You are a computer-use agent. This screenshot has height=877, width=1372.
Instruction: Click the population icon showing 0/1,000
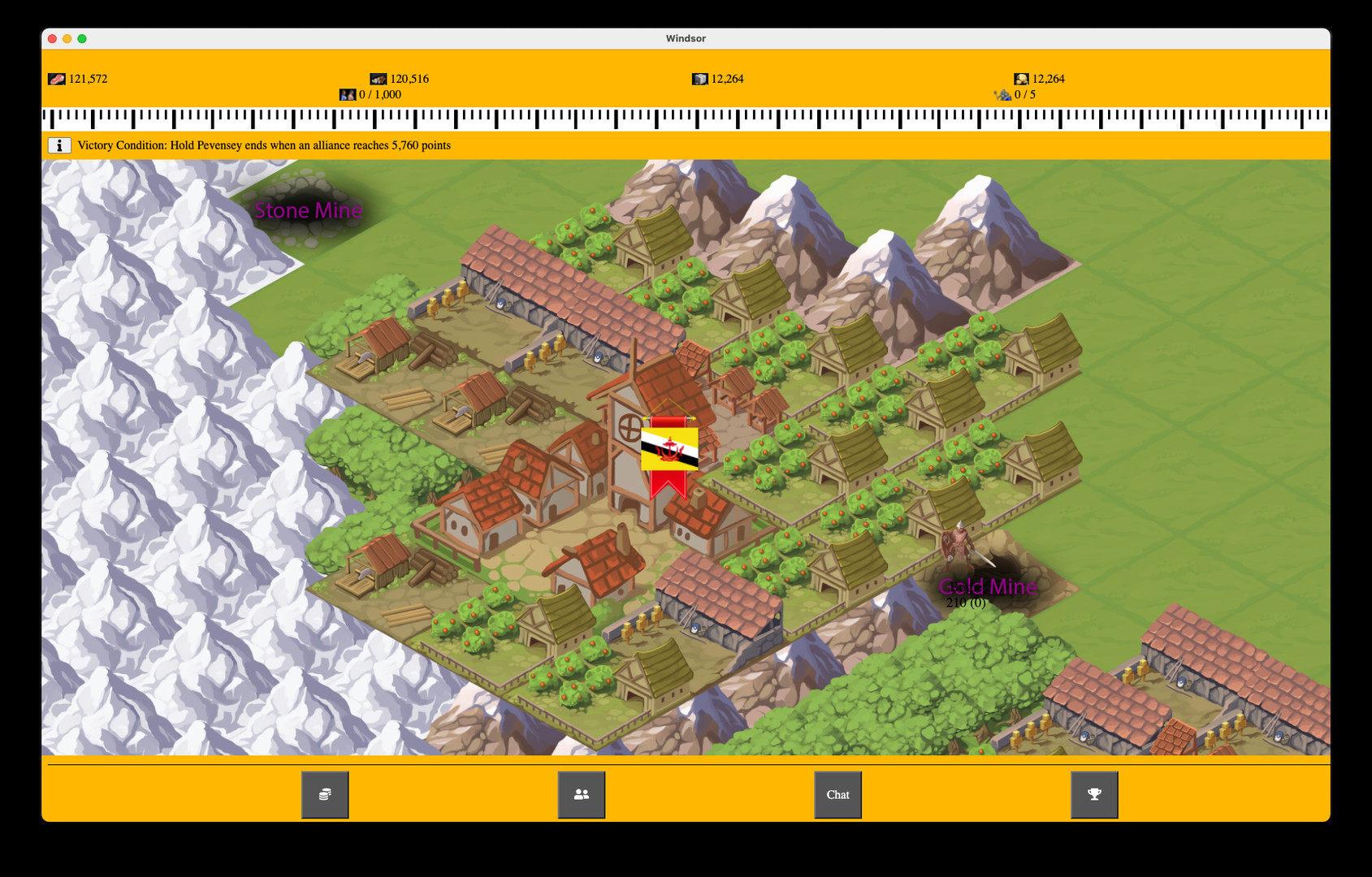pos(348,94)
